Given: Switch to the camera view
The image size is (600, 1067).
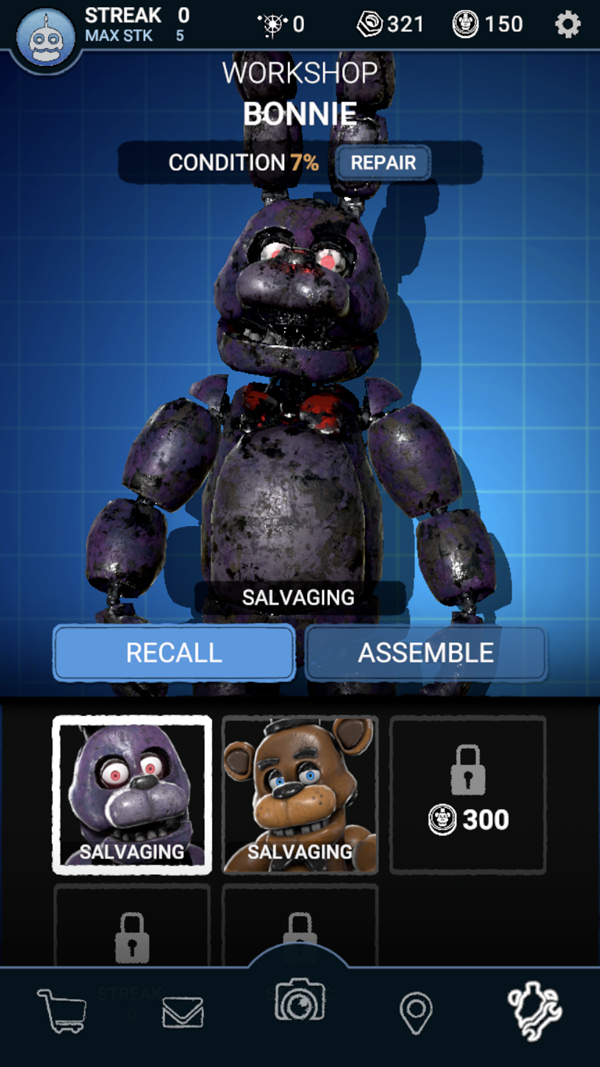Looking at the screenshot, I should point(300,1001).
